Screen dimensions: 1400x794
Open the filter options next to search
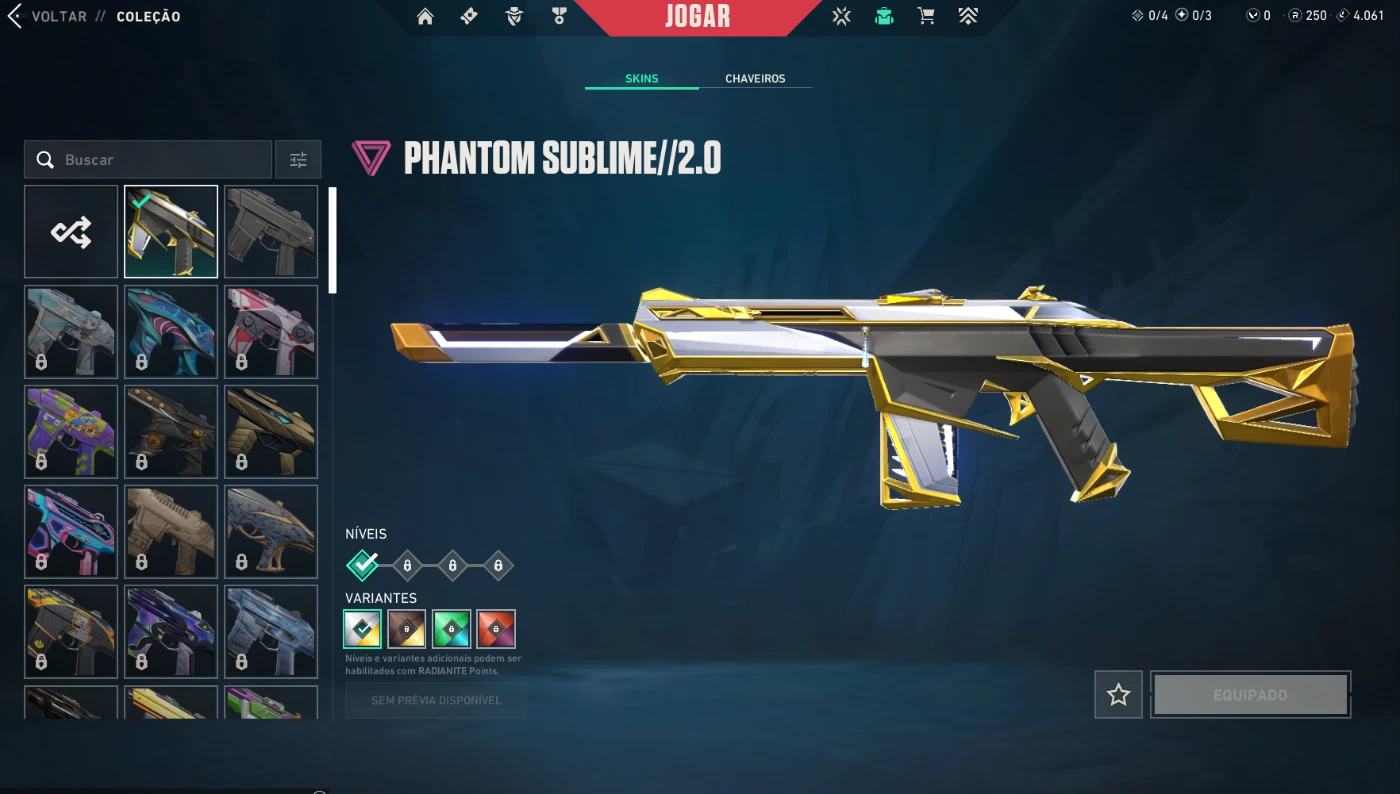(x=298, y=160)
